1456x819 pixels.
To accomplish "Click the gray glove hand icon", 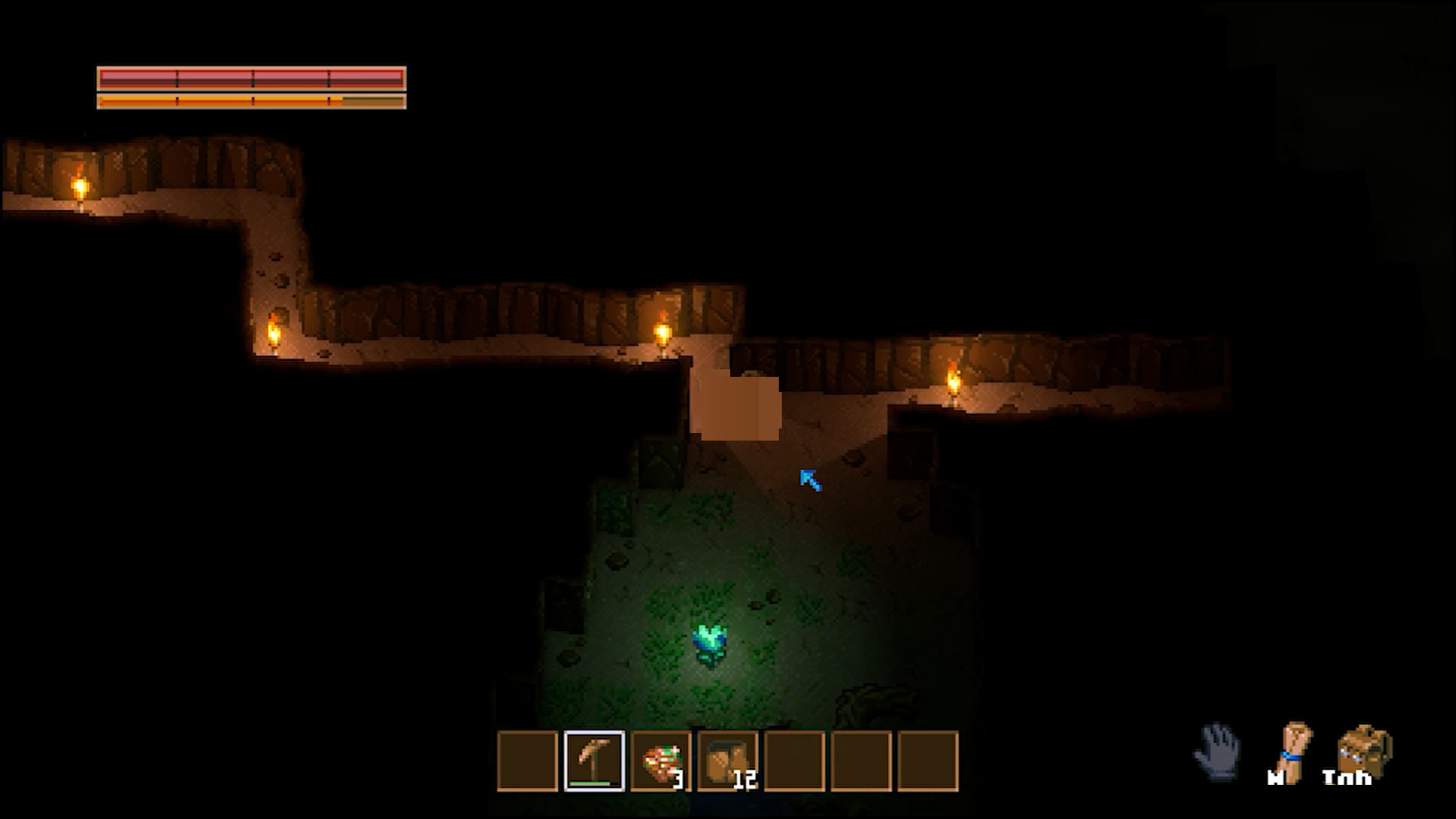I will pos(1218,751).
